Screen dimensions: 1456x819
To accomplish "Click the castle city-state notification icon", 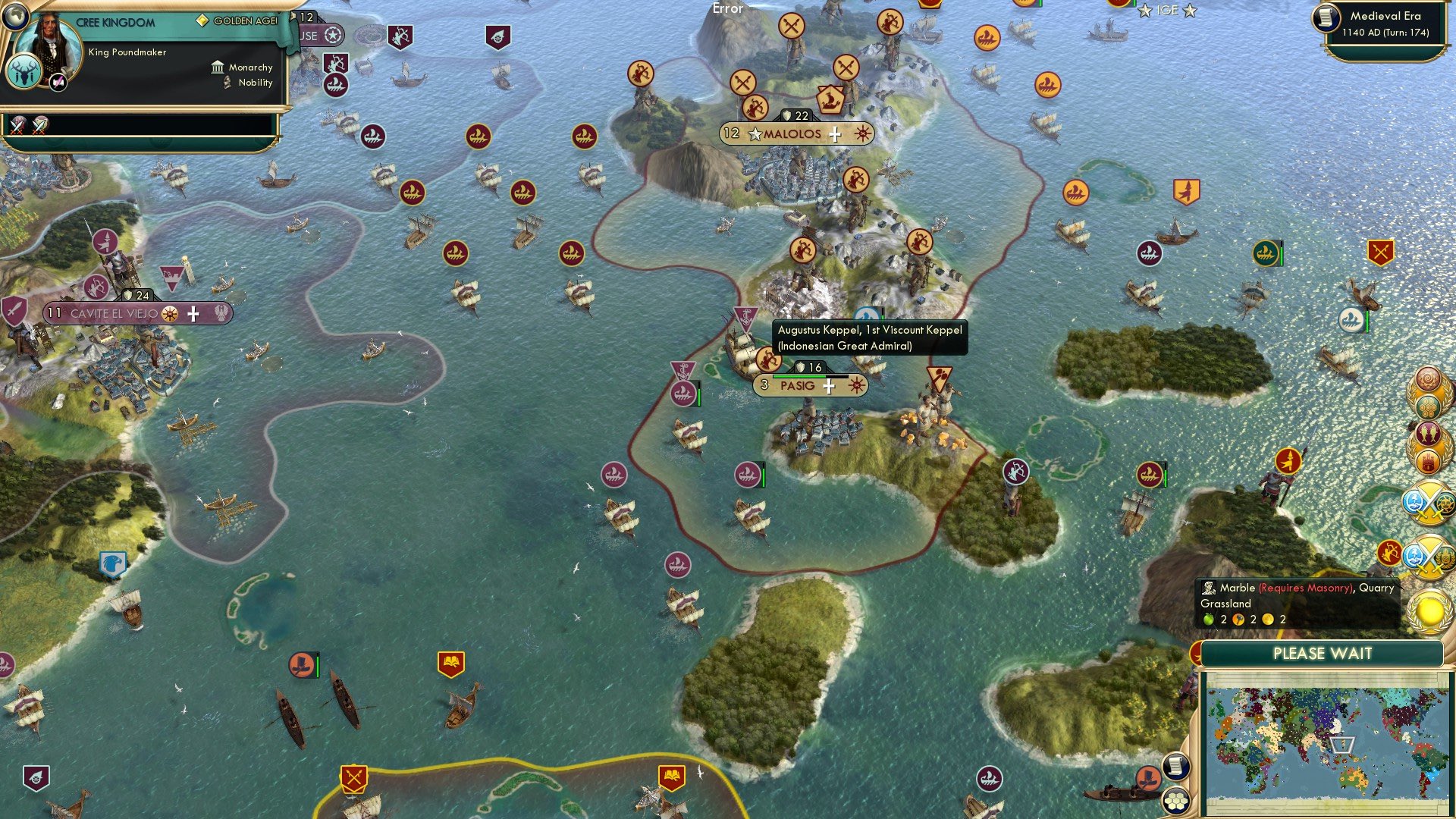I will (1429, 461).
